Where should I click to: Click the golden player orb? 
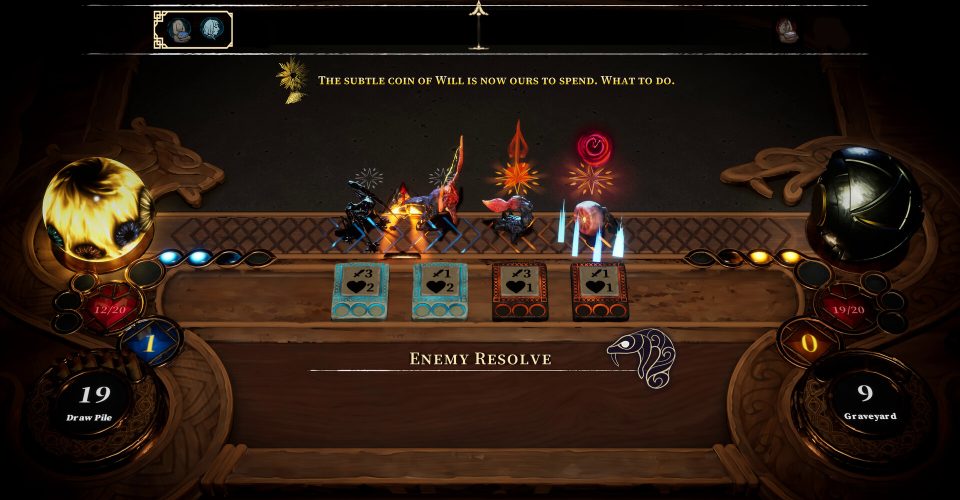(96, 208)
